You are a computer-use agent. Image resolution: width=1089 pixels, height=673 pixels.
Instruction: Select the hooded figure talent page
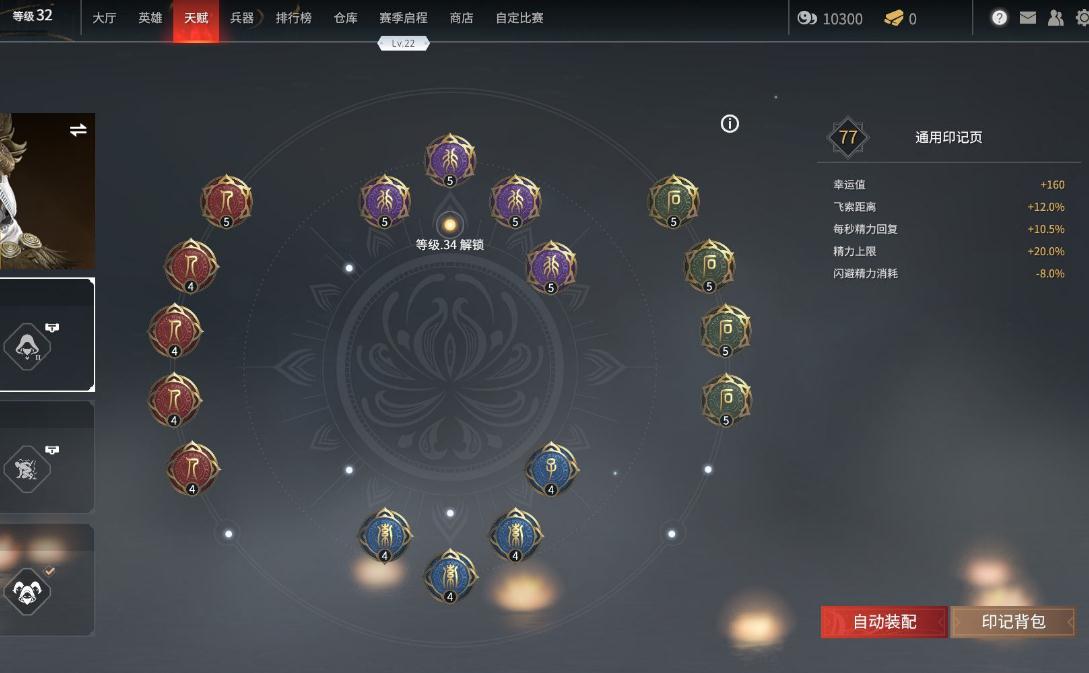pos(28,346)
